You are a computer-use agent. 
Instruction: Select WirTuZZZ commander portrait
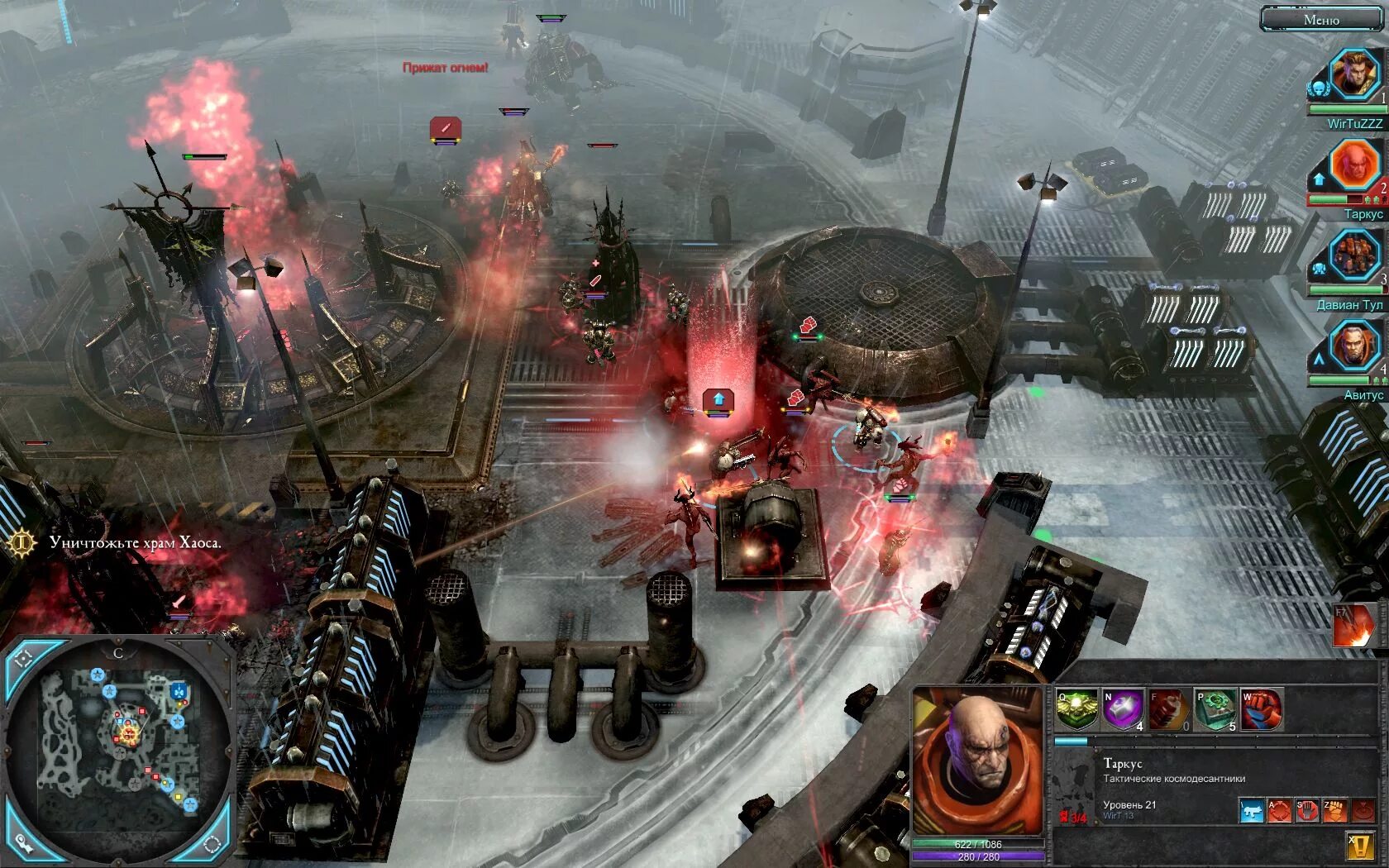[x=1355, y=76]
